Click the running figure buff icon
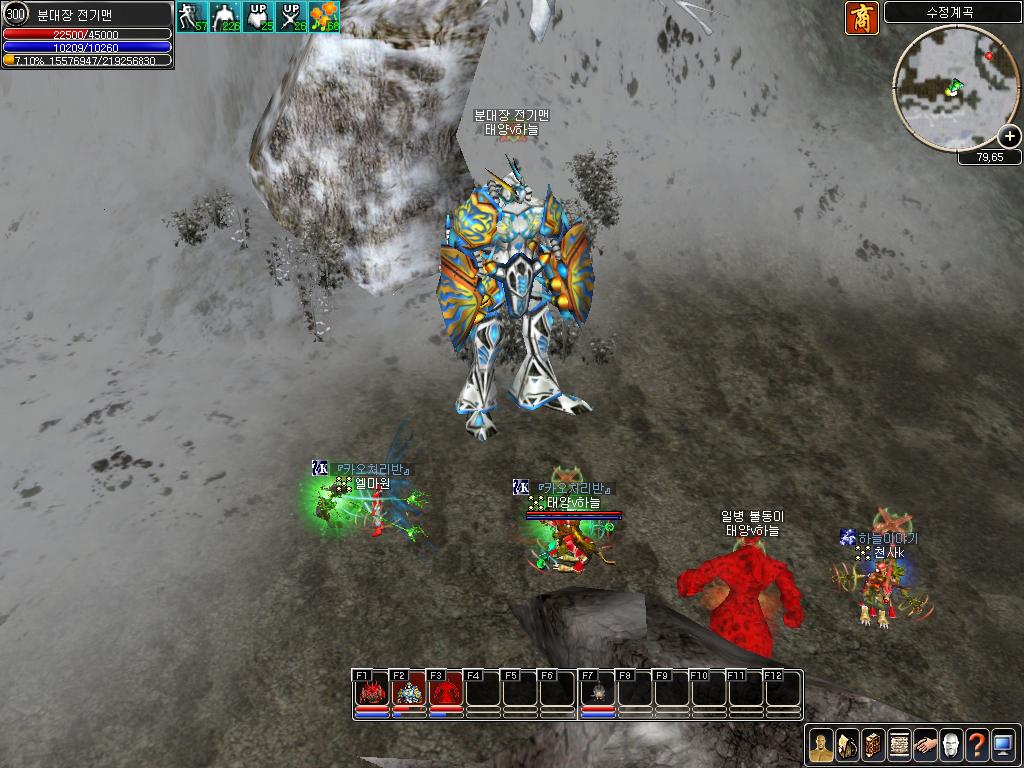The width and height of the screenshot is (1024, 768). 192,17
